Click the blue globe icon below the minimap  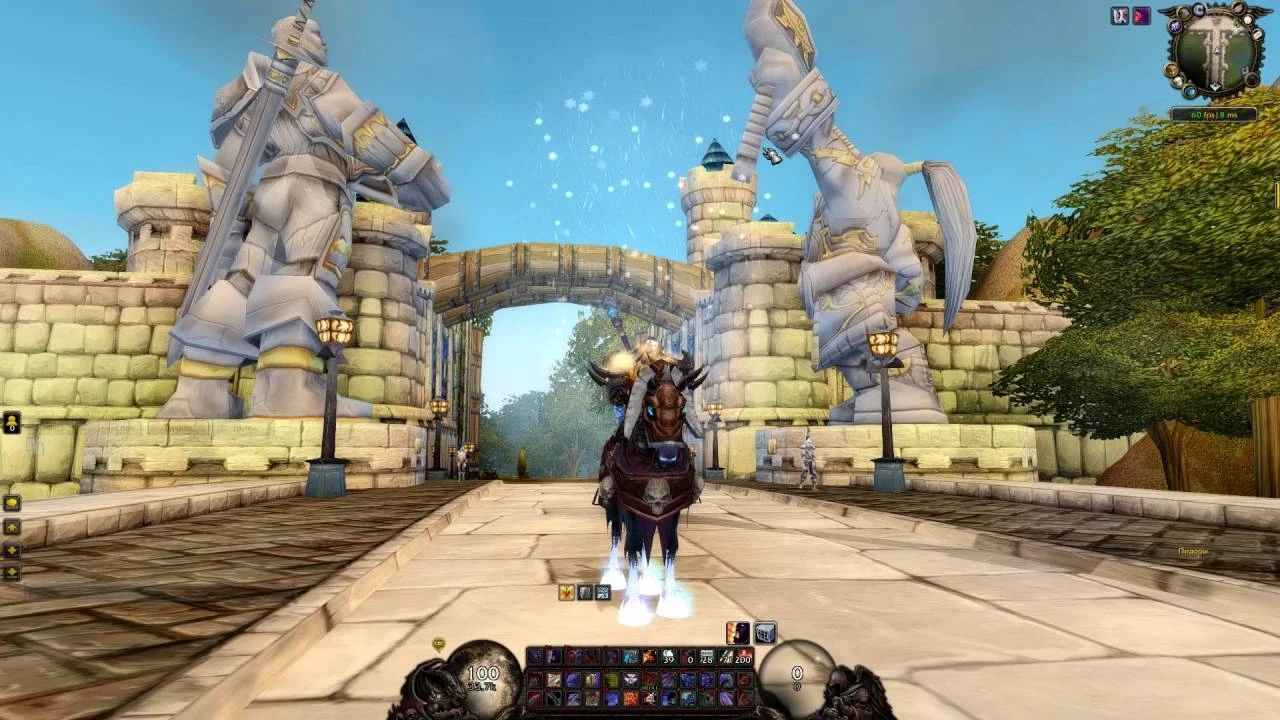(1191, 91)
